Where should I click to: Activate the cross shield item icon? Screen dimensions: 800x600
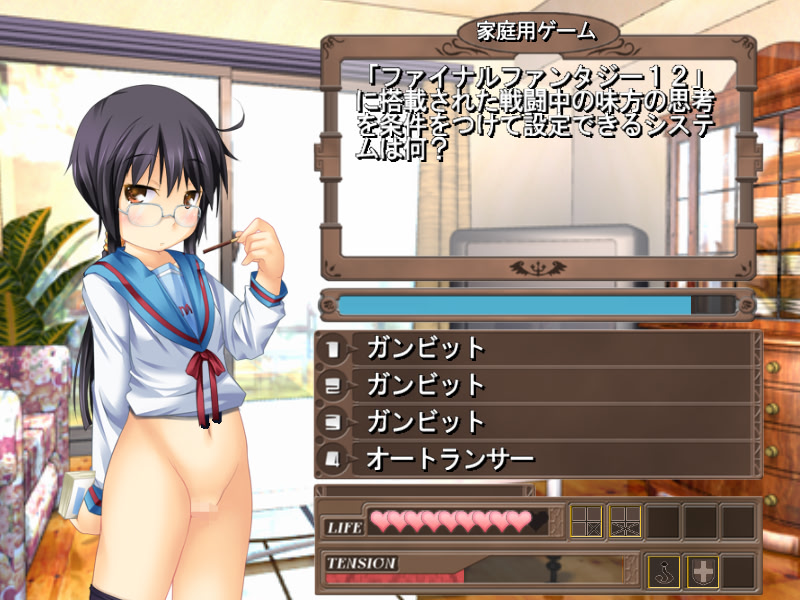(704, 570)
